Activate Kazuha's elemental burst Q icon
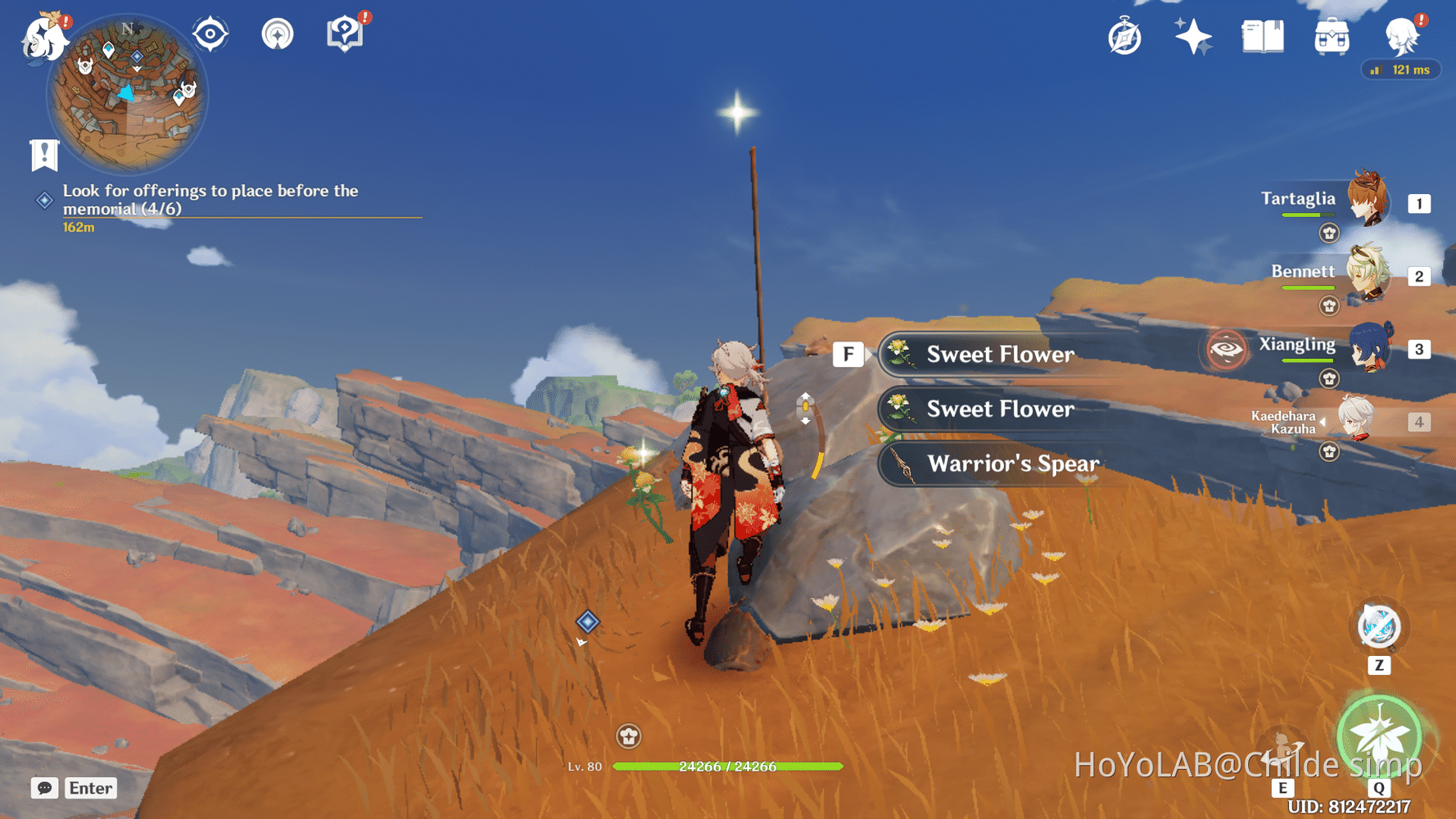Image resolution: width=1456 pixels, height=819 pixels. 1379,737
